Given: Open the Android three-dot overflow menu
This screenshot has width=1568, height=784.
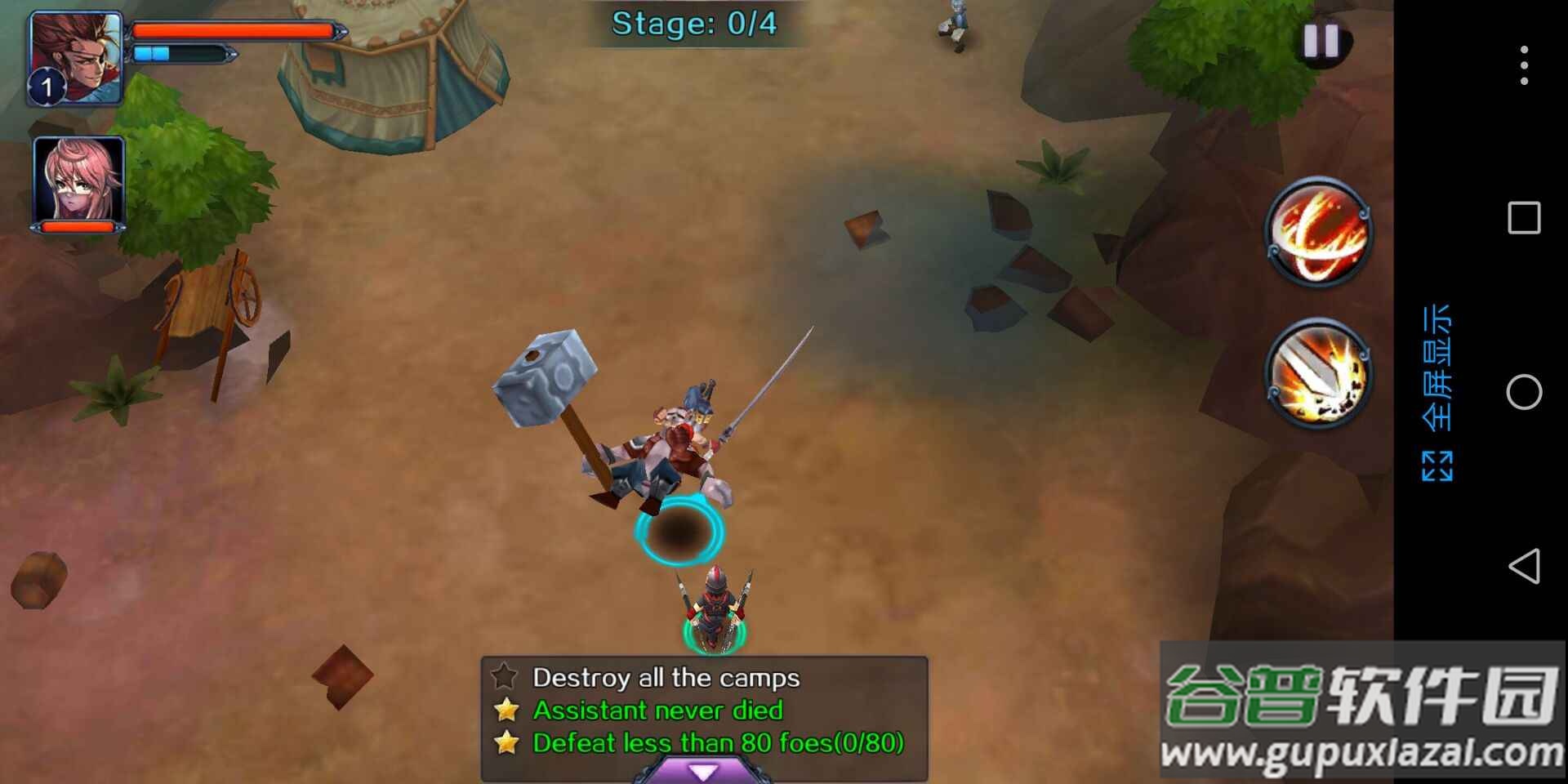Looking at the screenshot, I should tap(1524, 65).
